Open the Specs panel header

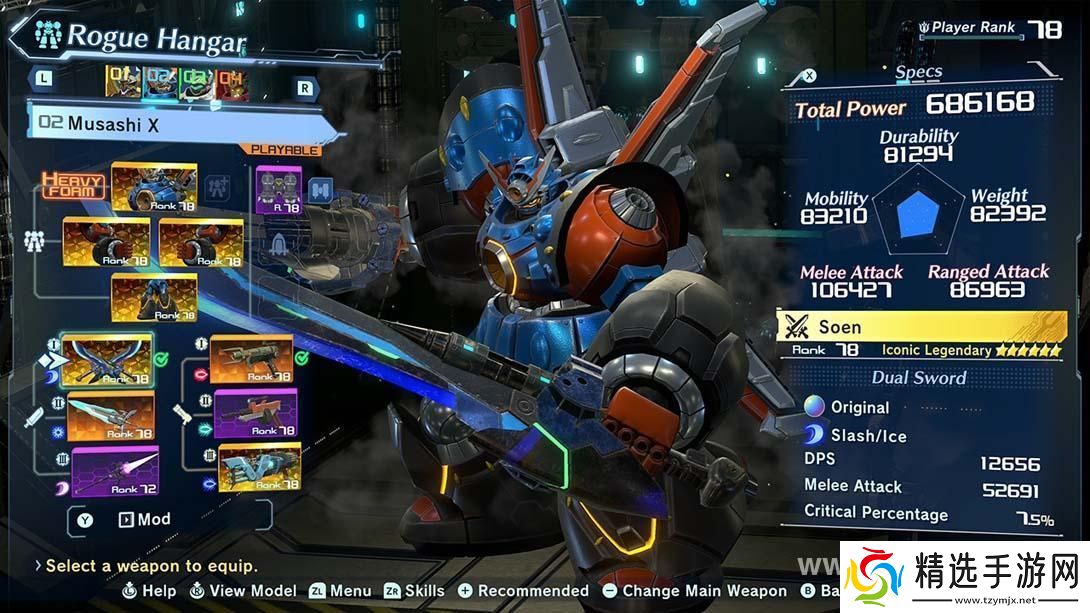coord(917,72)
